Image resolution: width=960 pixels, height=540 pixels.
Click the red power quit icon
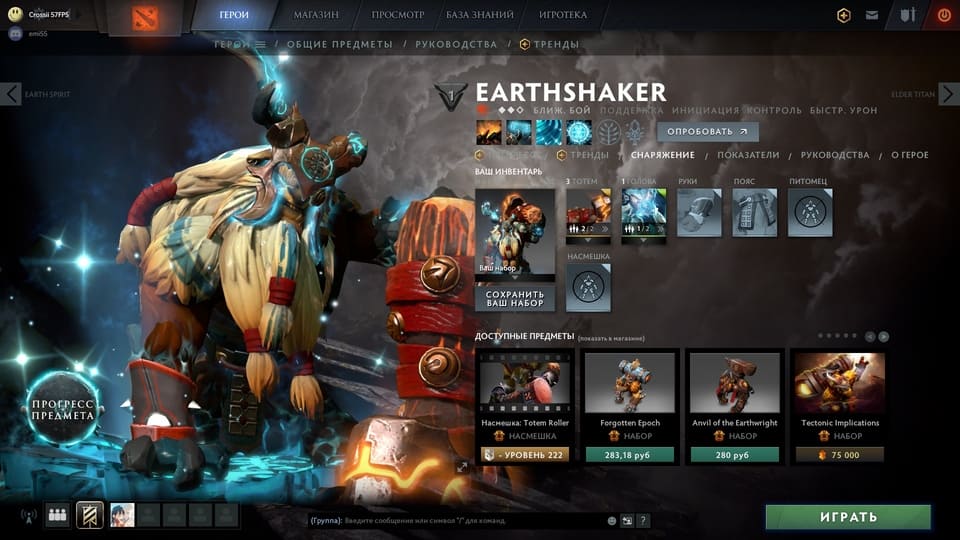click(x=943, y=15)
